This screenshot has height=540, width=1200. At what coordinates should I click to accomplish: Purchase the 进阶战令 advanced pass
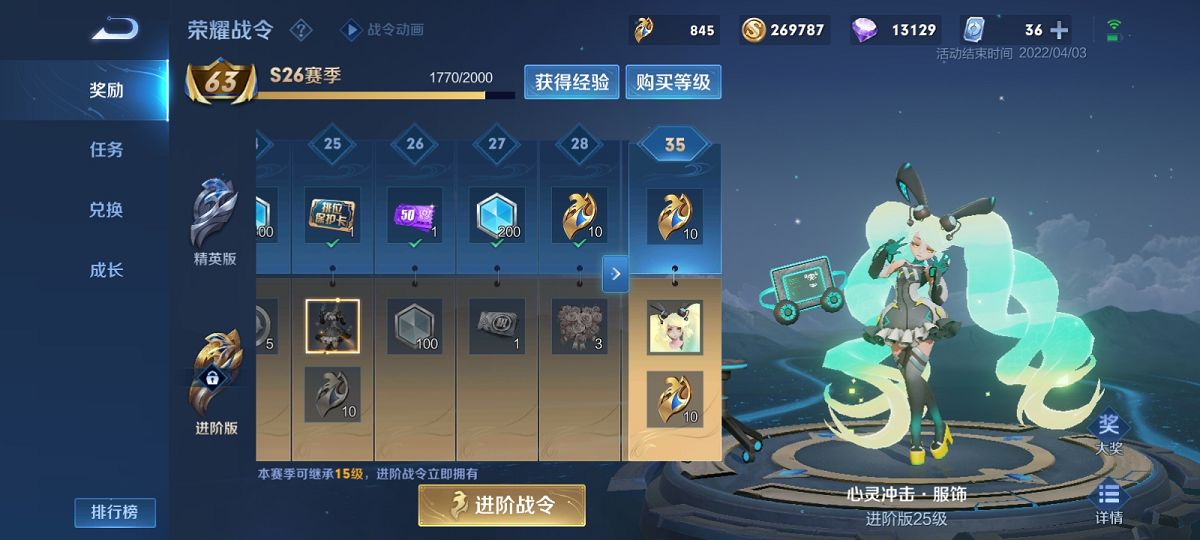[x=501, y=505]
